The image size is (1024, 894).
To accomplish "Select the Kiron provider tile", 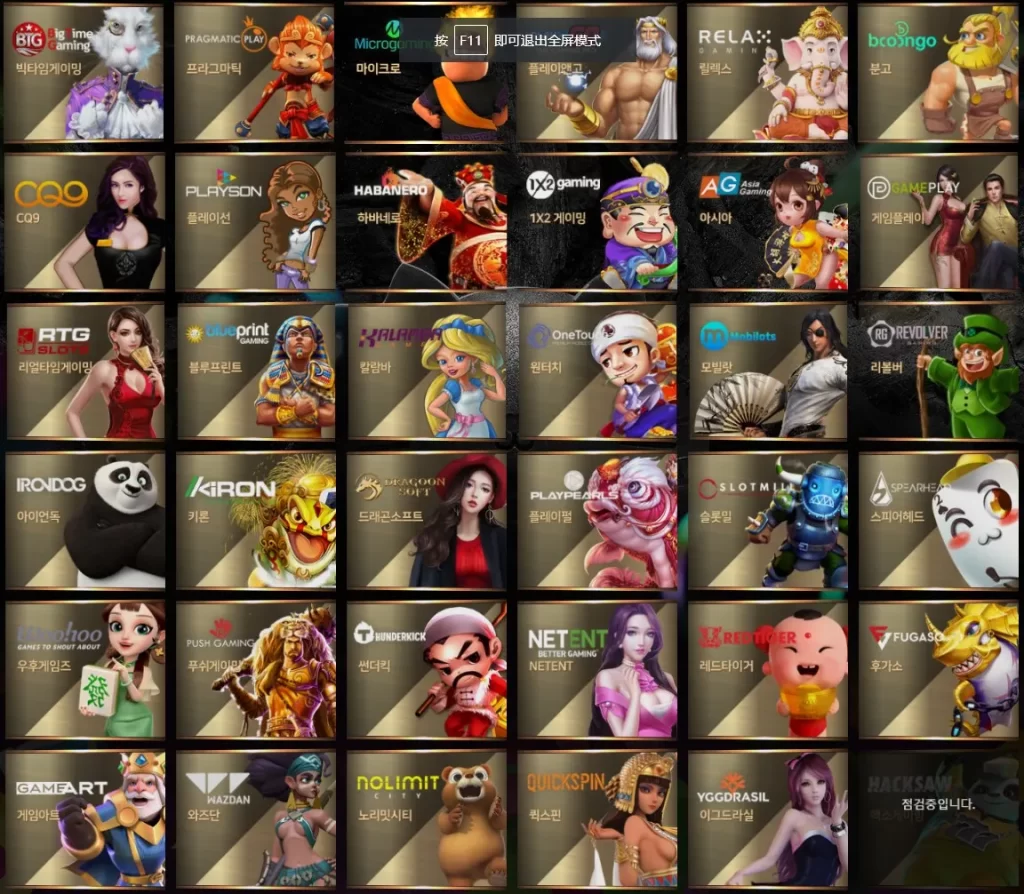I will (255, 520).
